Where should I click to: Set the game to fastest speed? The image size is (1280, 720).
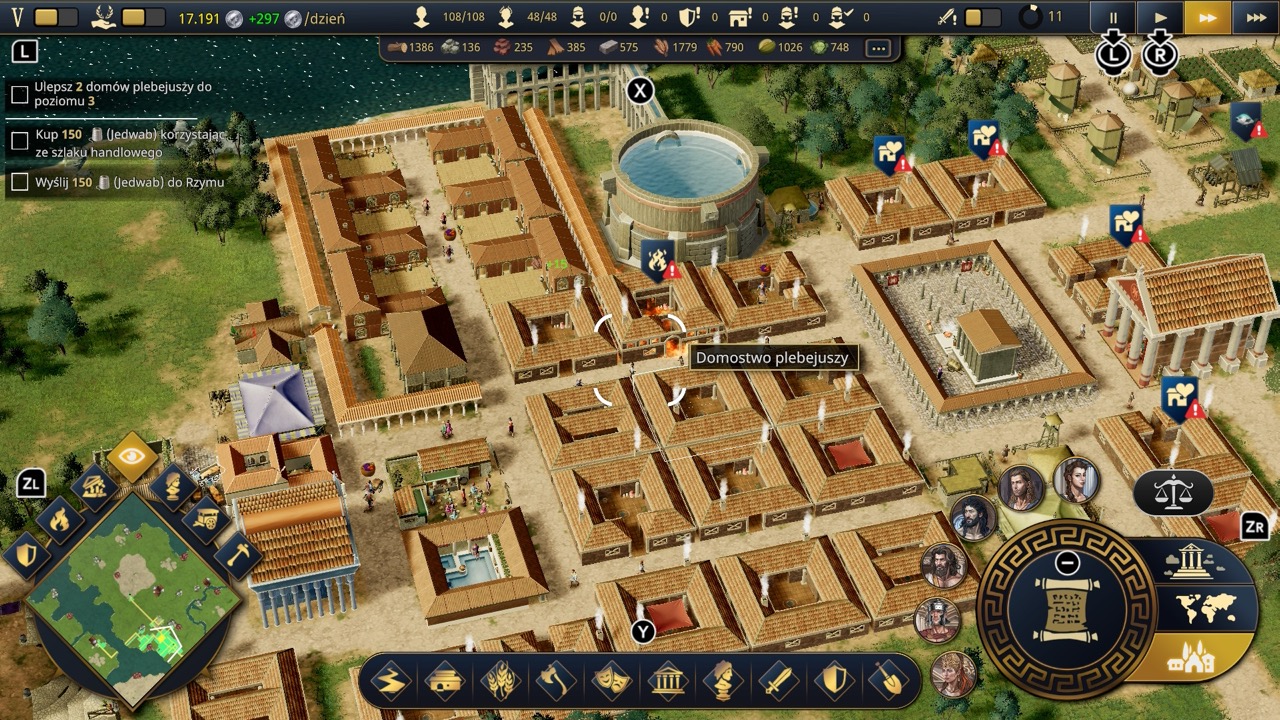pos(1255,17)
